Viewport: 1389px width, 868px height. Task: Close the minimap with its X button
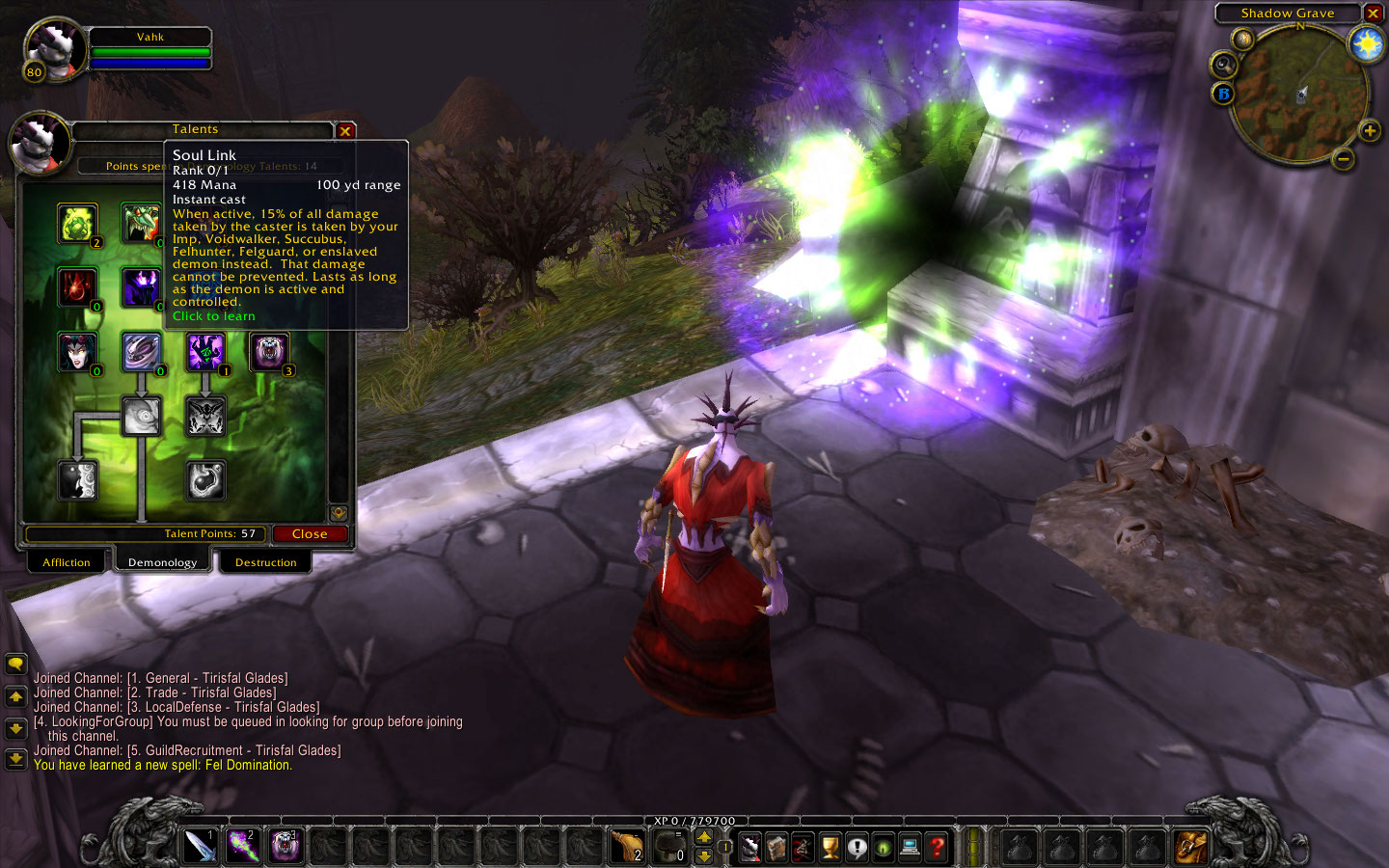[x=1373, y=14]
